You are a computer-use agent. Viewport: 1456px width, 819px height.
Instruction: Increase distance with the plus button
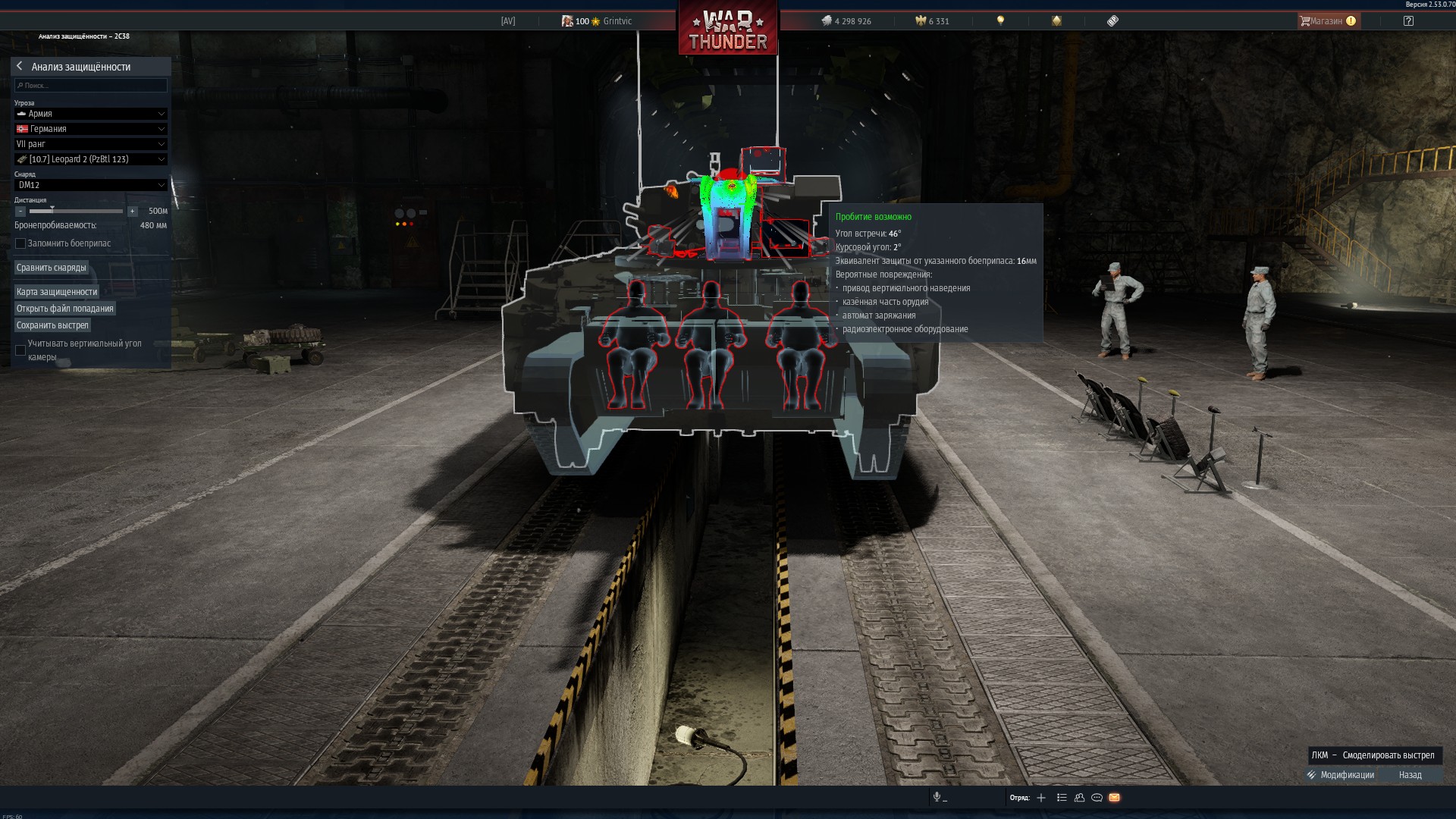(x=133, y=212)
